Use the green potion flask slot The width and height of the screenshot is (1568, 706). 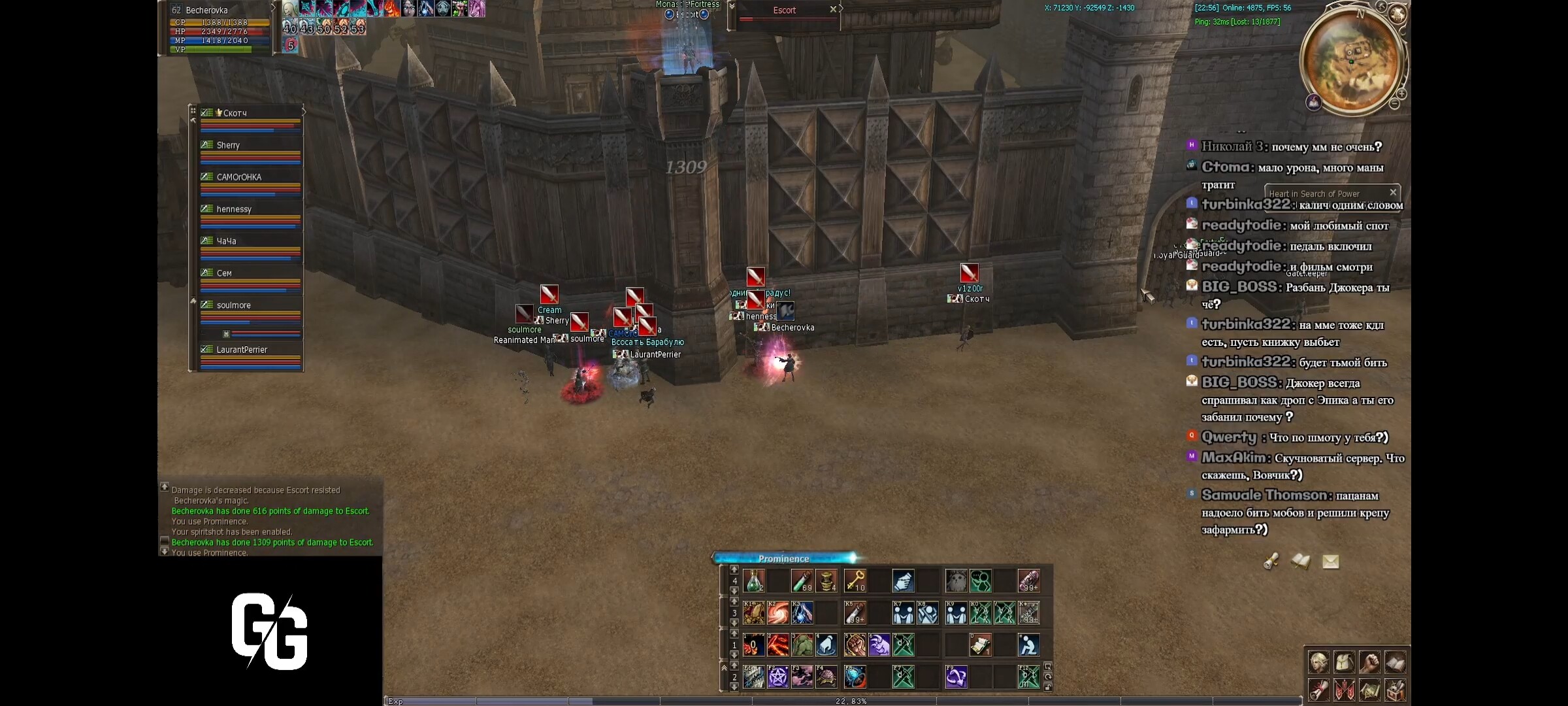coord(753,580)
